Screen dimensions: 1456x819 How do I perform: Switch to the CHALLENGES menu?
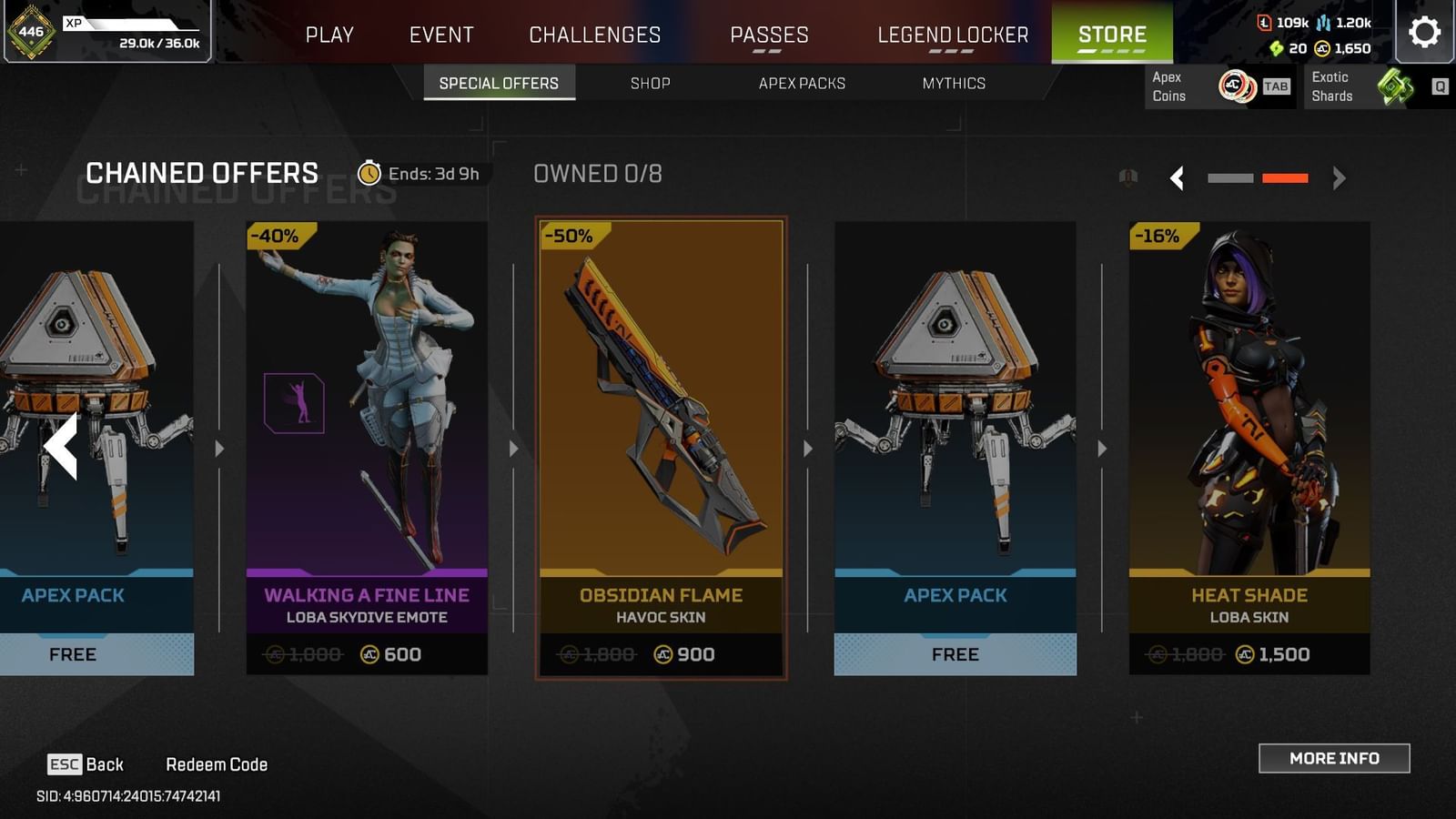tap(593, 35)
